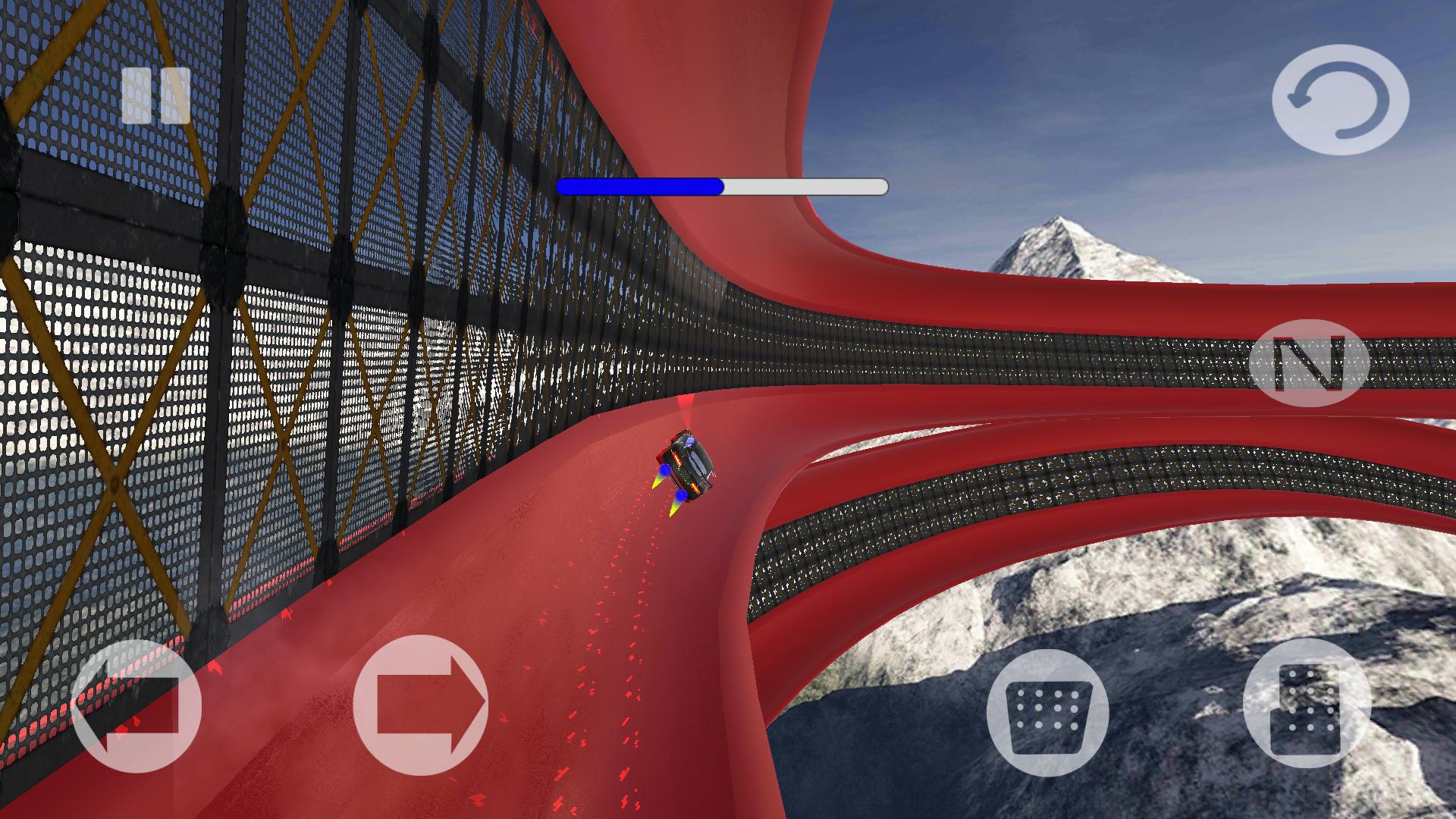Touch the progress indicator at top center
Viewport: 1456px width, 819px height.
coord(720,184)
